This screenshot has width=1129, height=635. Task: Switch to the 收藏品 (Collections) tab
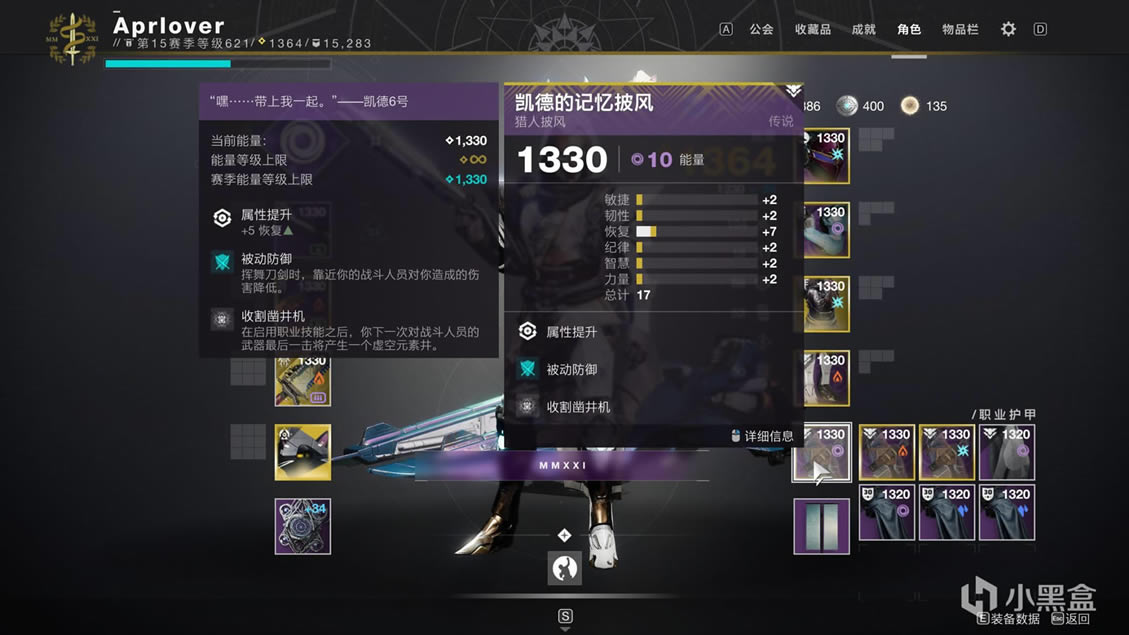[812, 29]
